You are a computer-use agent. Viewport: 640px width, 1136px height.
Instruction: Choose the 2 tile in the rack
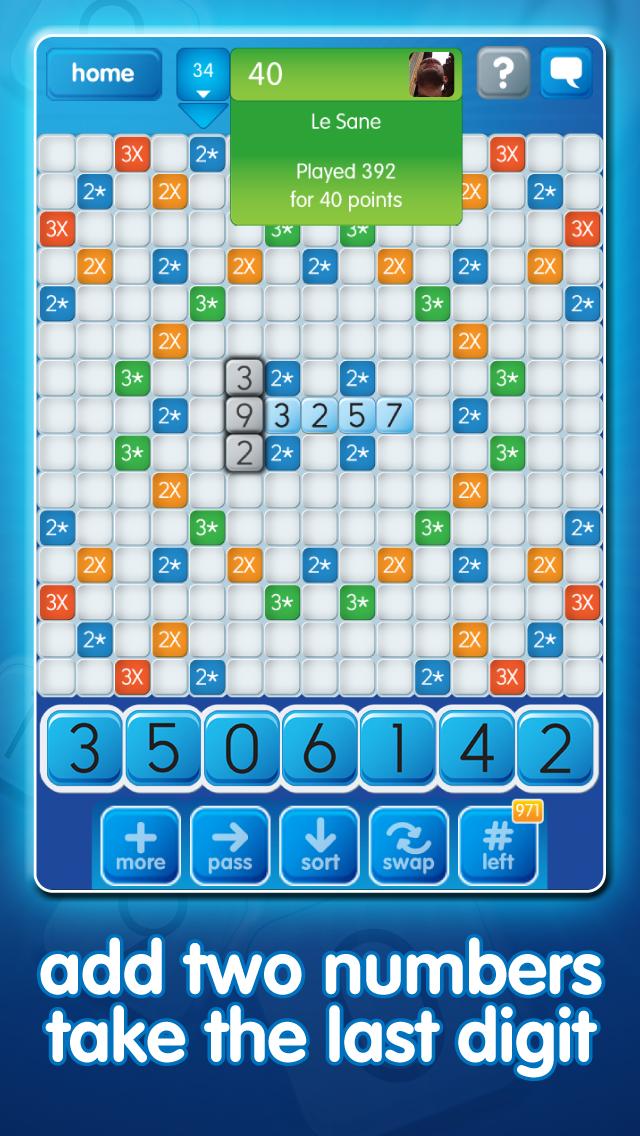pos(555,749)
